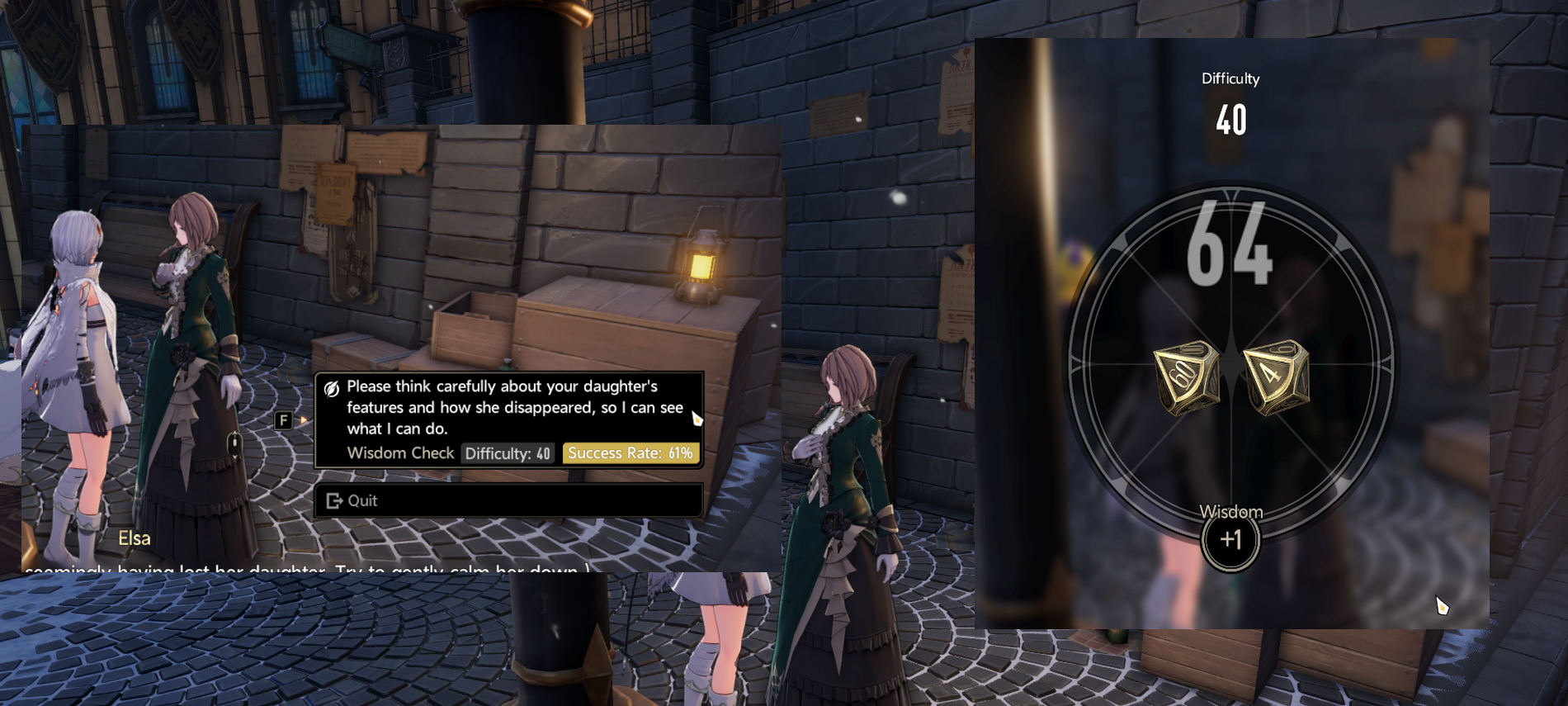Select the Quit dialogue option
Viewport: 1568px width, 706px height.
[508, 500]
